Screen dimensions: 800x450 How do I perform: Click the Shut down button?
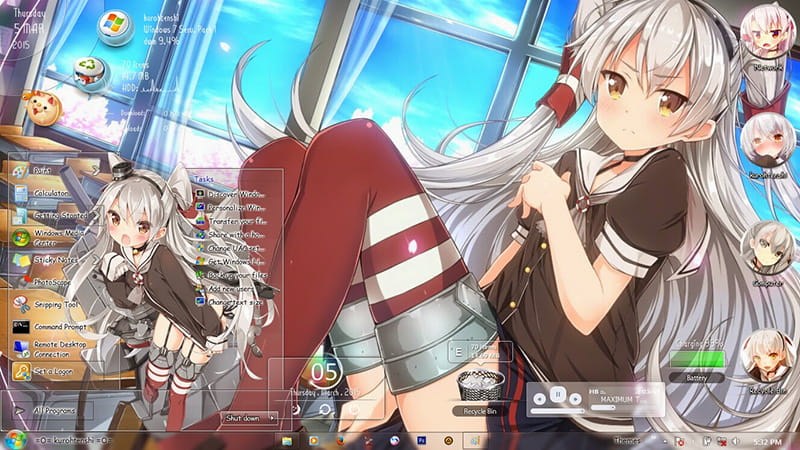[243, 418]
